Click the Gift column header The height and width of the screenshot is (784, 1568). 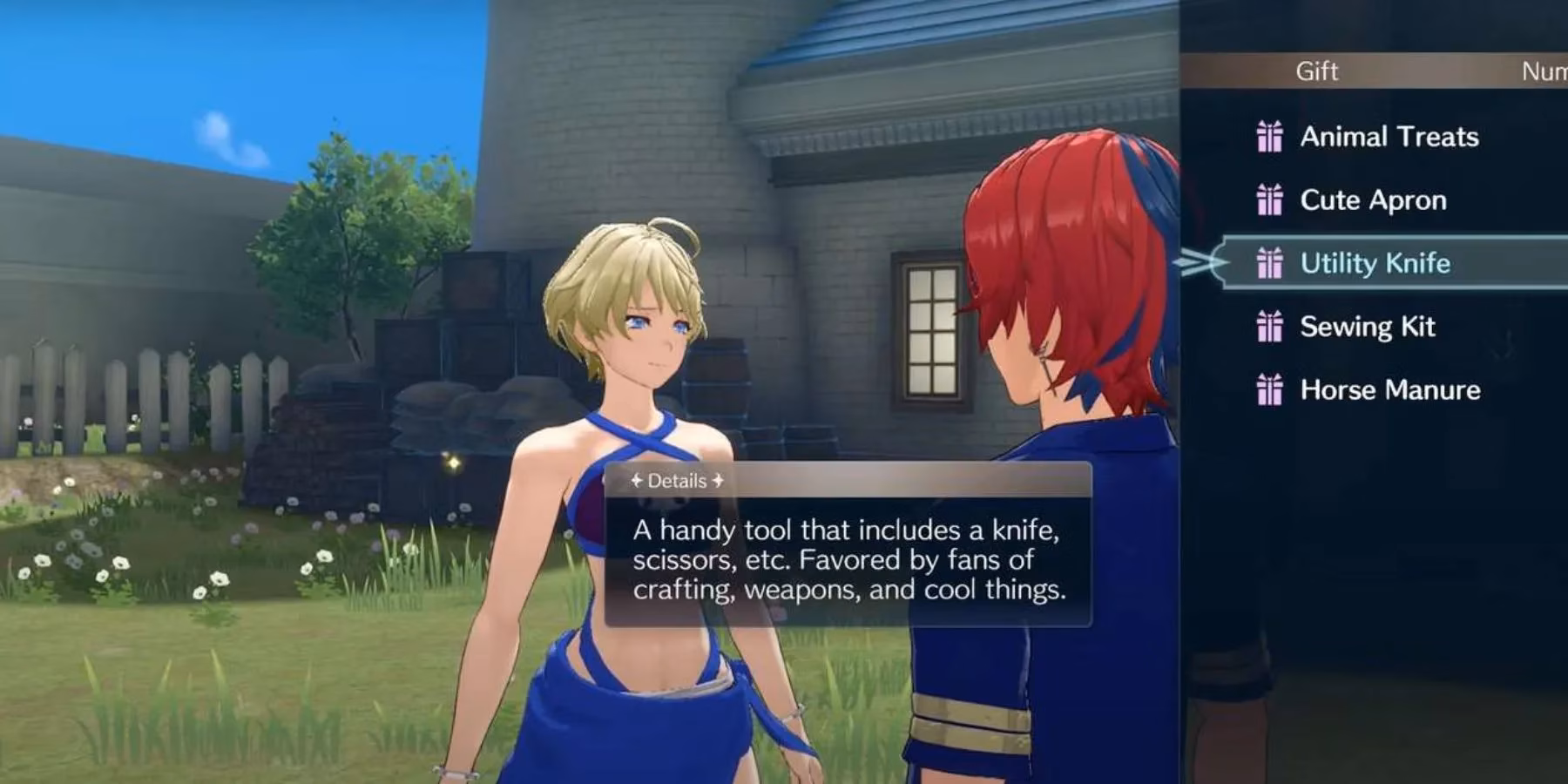(x=1317, y=72)
